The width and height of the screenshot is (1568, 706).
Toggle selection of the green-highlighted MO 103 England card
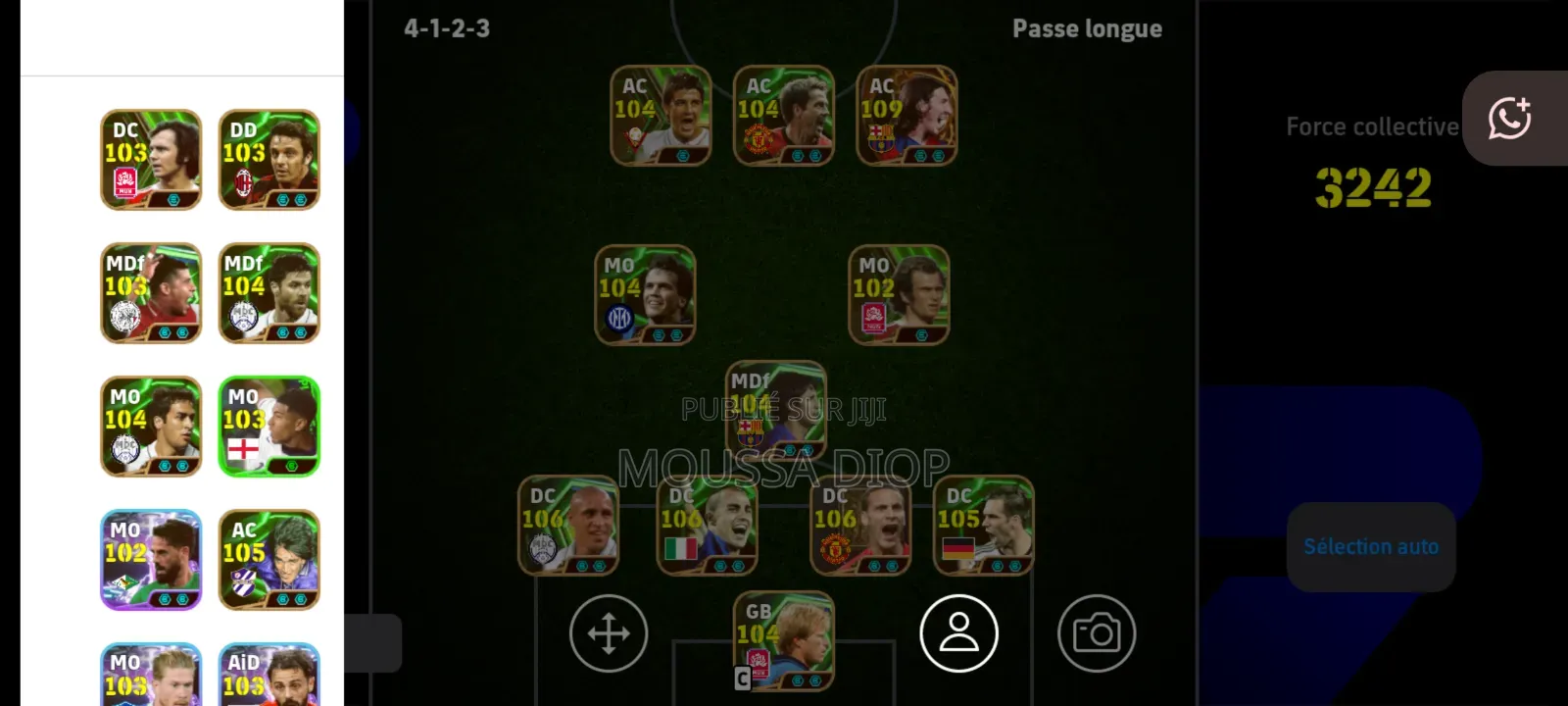(269, 426)
